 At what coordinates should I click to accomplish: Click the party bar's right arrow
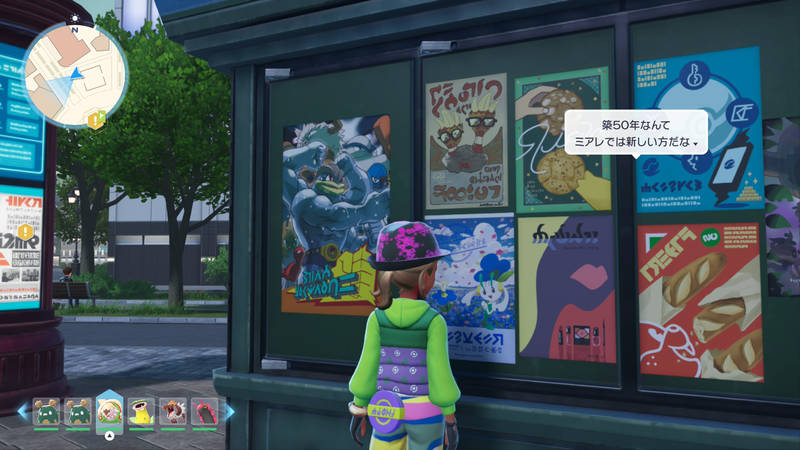(229, 410)
